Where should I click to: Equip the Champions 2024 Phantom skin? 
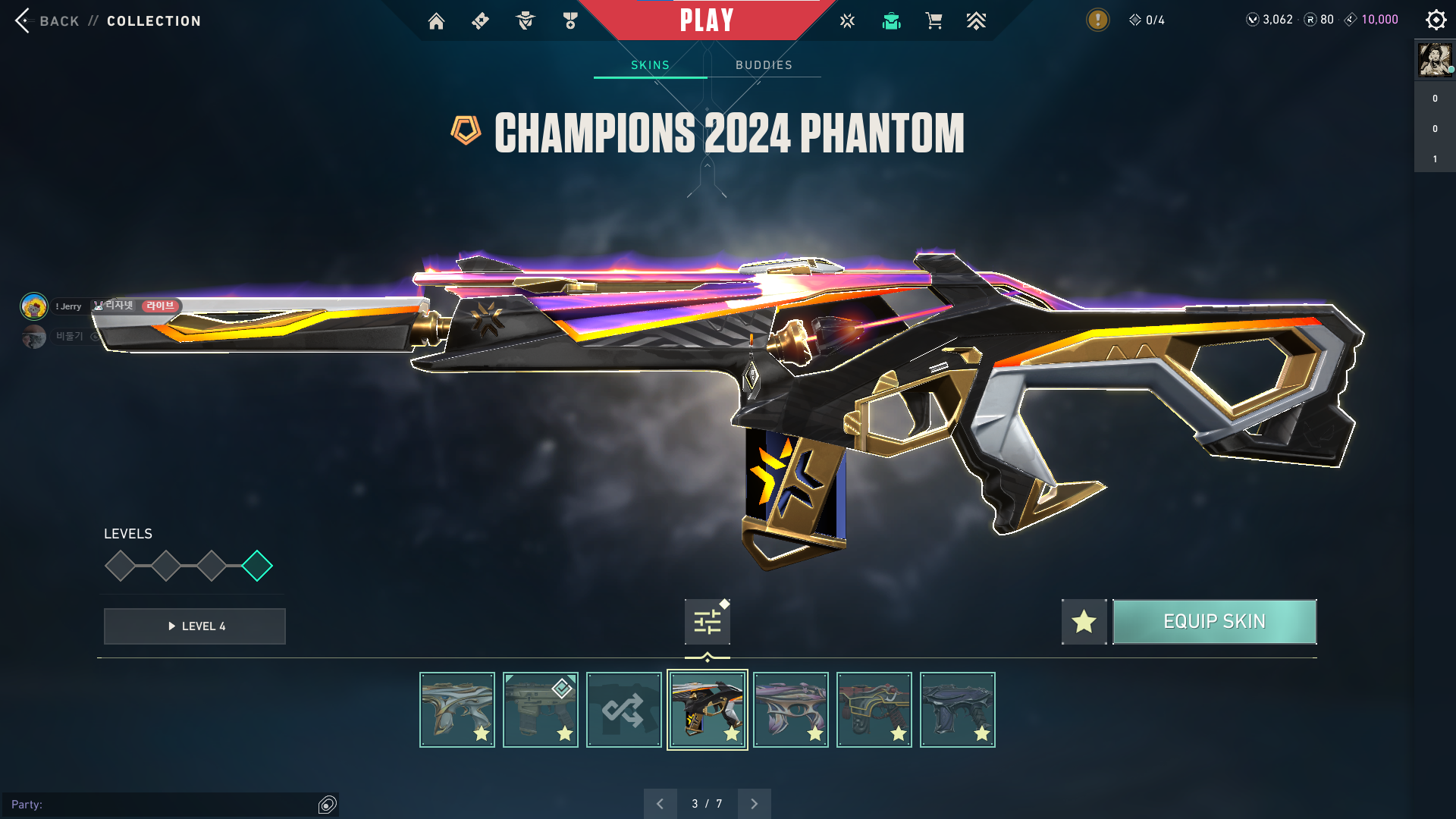[x=1214, y=622]
